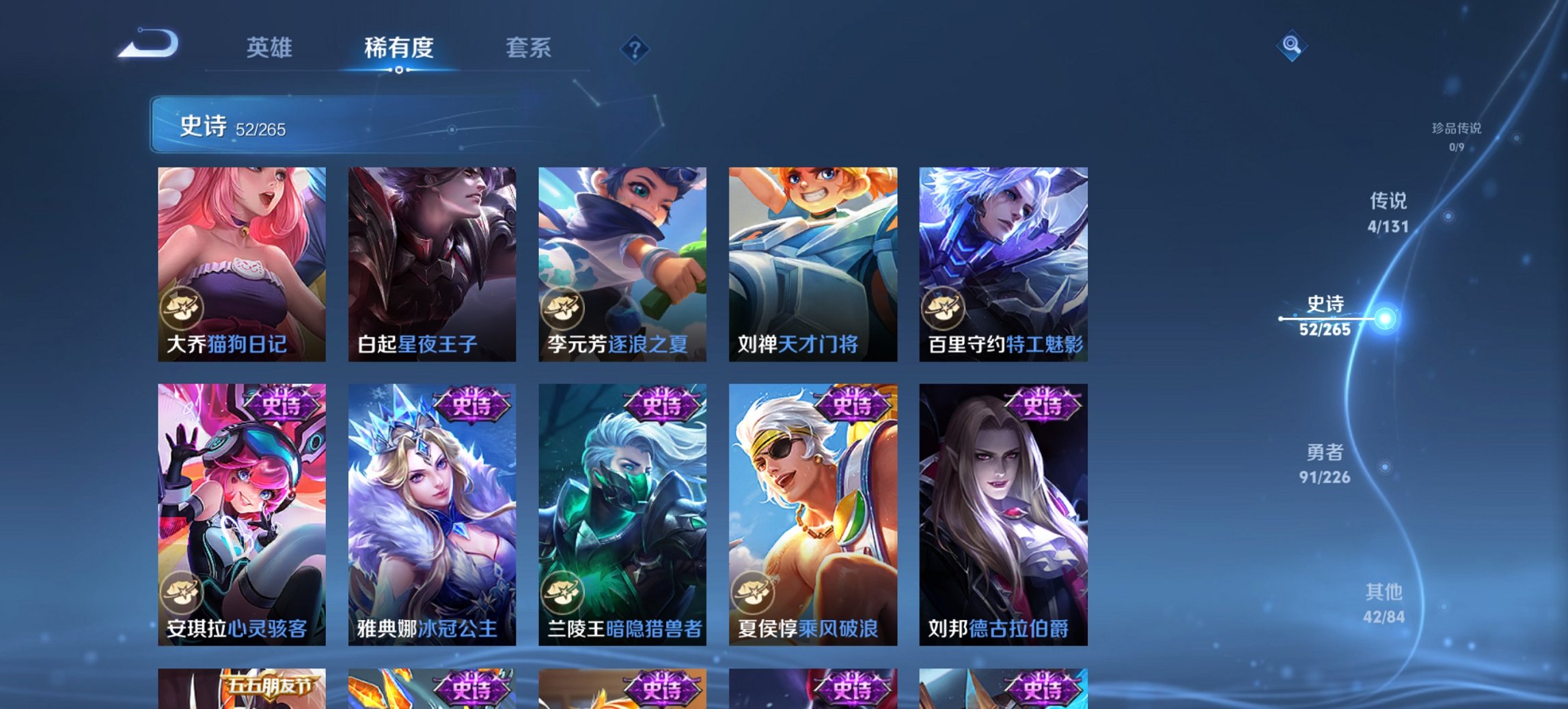Screen dimensions: 1568x709
Task: Click the star badge on 李元芳逐浪之夏 skin
Action: coord(563,310)
